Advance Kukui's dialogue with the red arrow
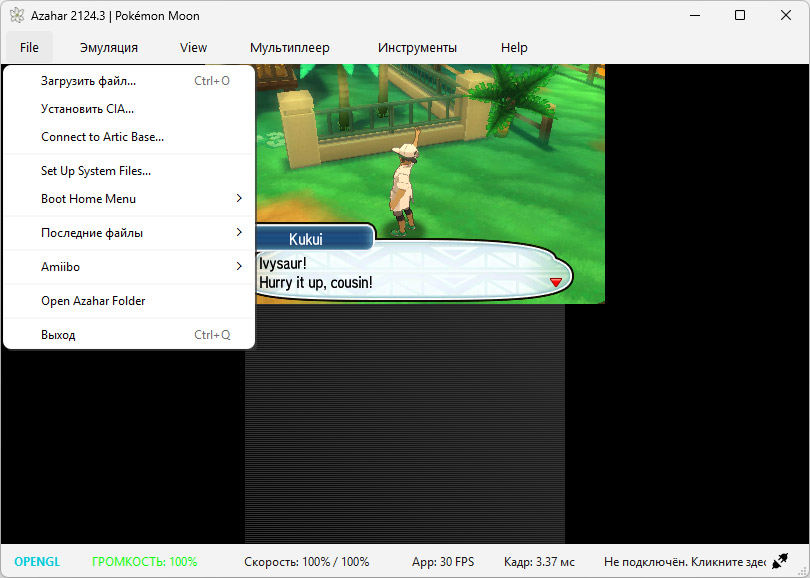Viewport: 810px width, 578px height. click(x=556, y=283)
